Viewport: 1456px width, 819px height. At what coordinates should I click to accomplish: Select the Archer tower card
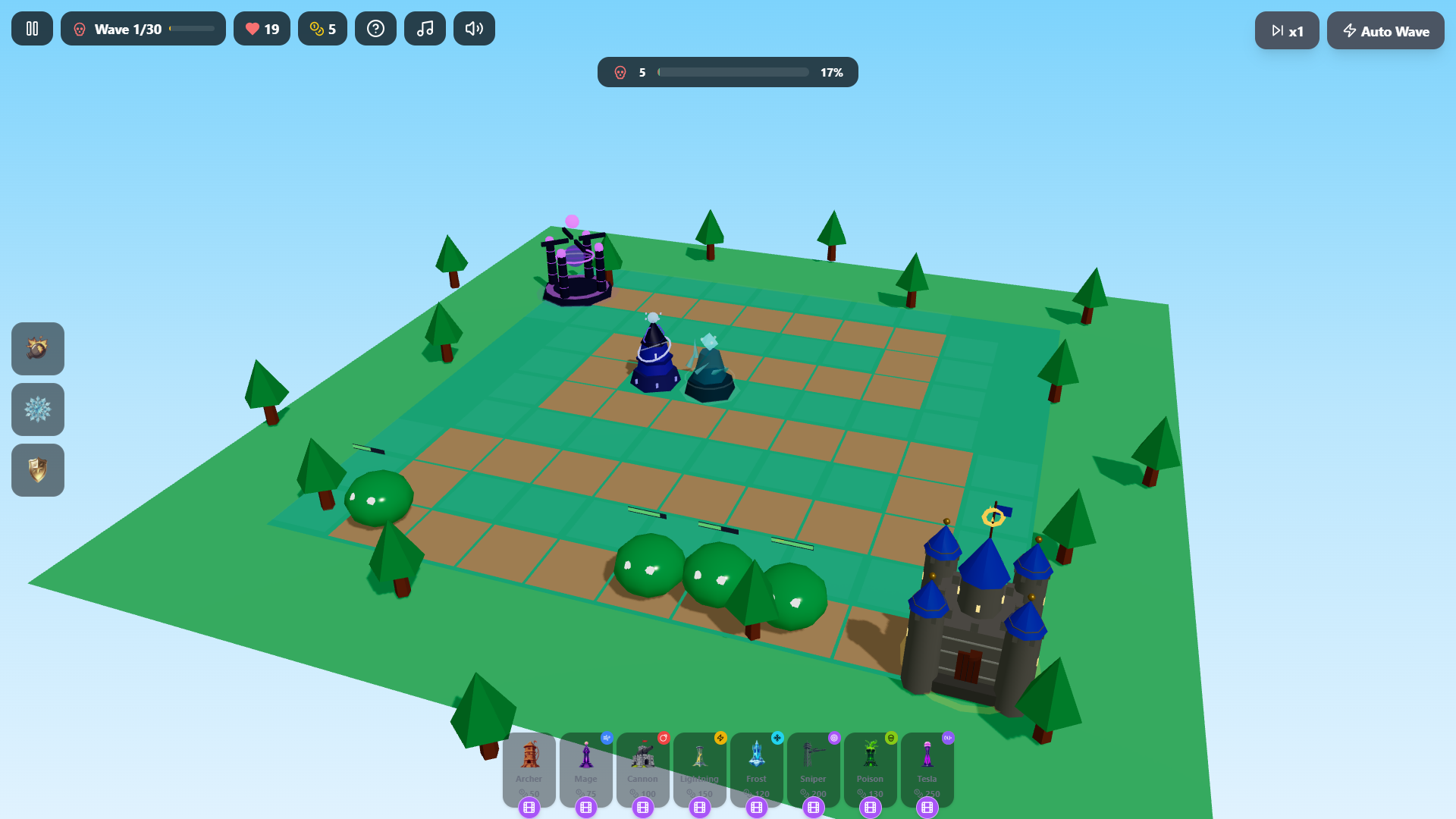click(x=529, y=766)
